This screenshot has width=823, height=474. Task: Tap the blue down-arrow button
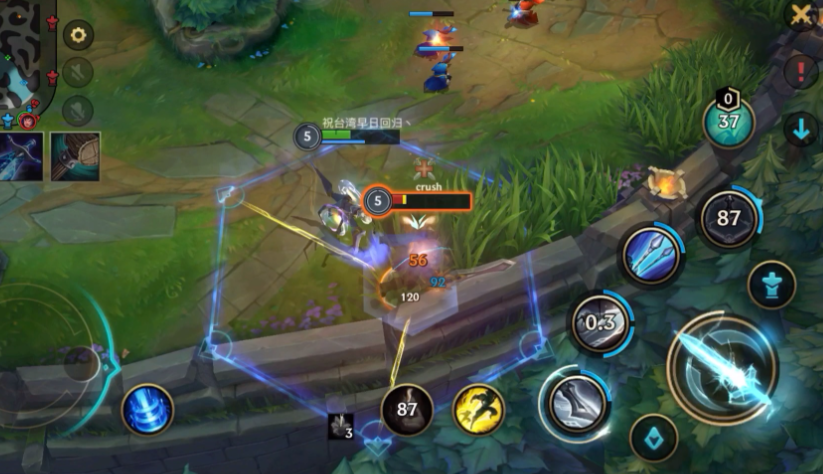801,129
